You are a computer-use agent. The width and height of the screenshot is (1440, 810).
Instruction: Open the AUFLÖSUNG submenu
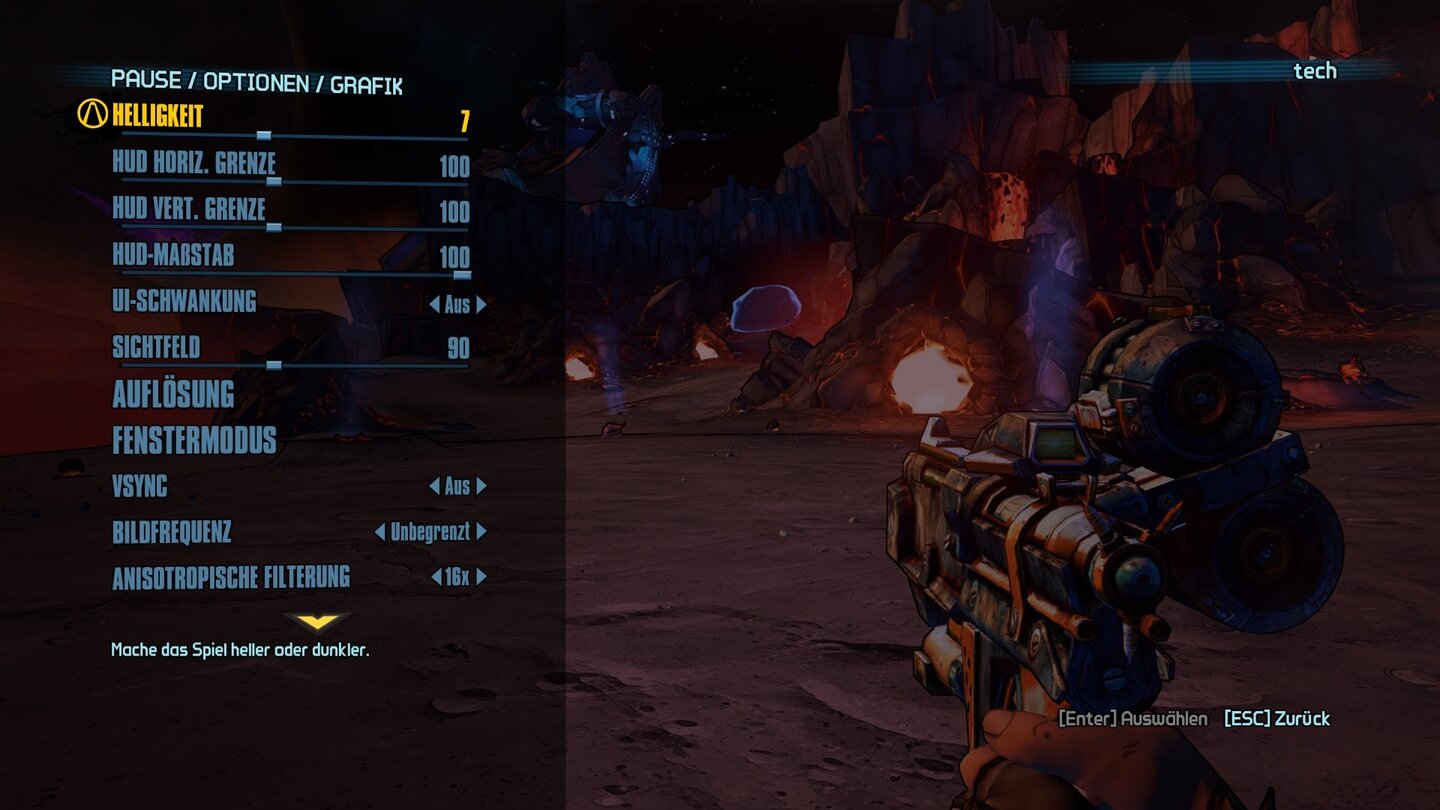172,396
